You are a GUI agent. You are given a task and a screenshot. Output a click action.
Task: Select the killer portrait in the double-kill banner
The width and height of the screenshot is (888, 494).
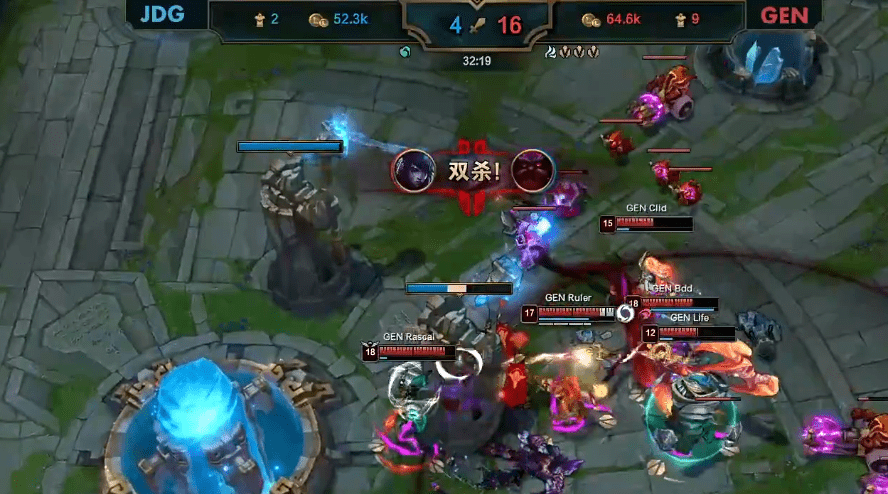(413, 170)
